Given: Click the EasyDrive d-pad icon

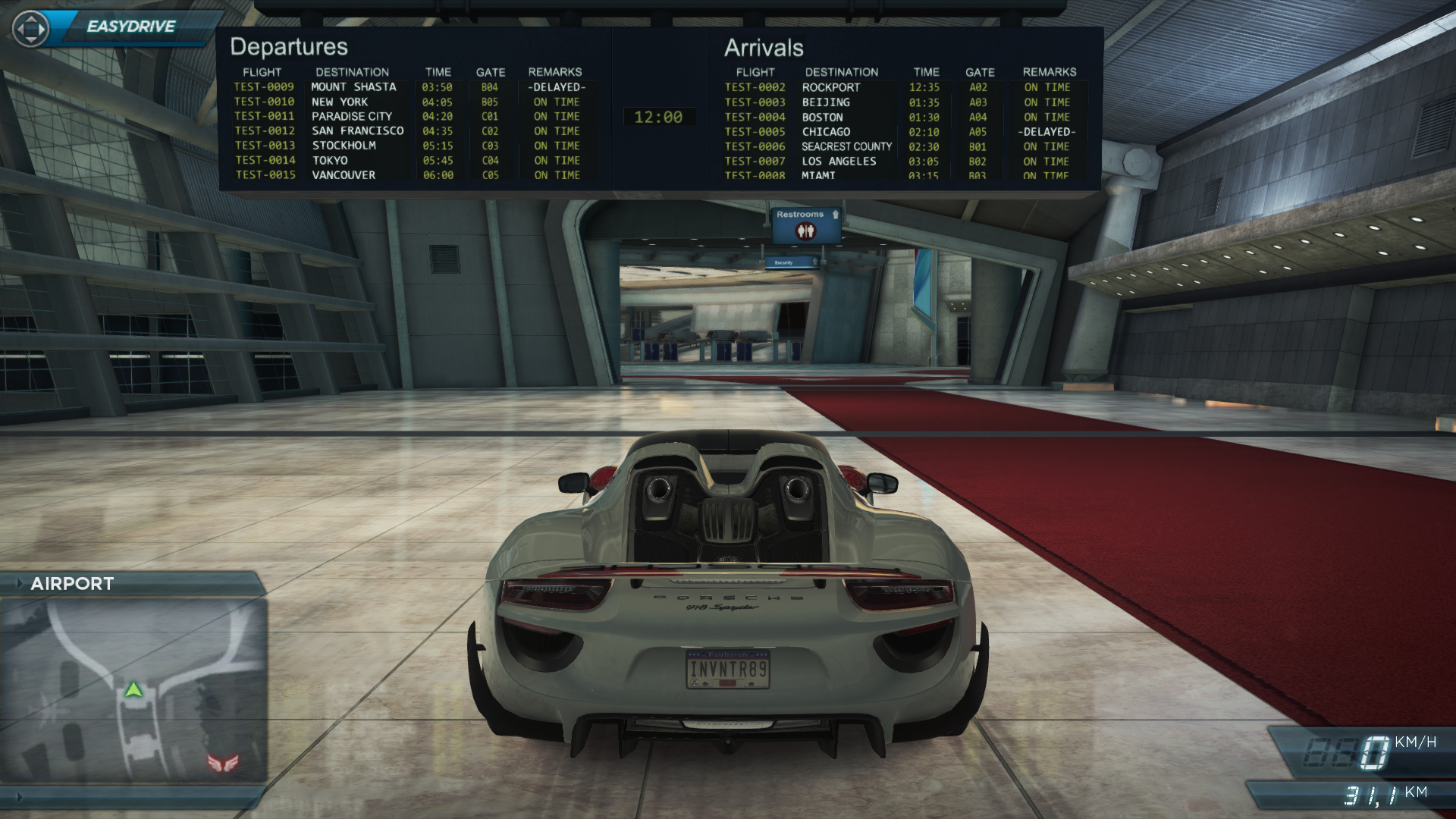Looking at the screenshot, I should (x=31, y=30).
